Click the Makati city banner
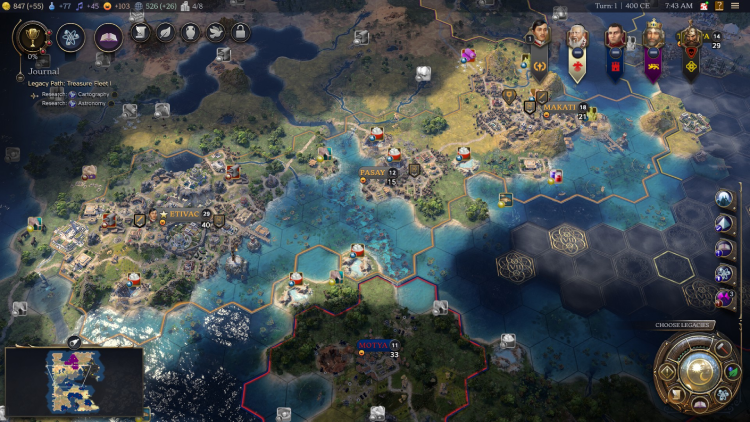 559,106
